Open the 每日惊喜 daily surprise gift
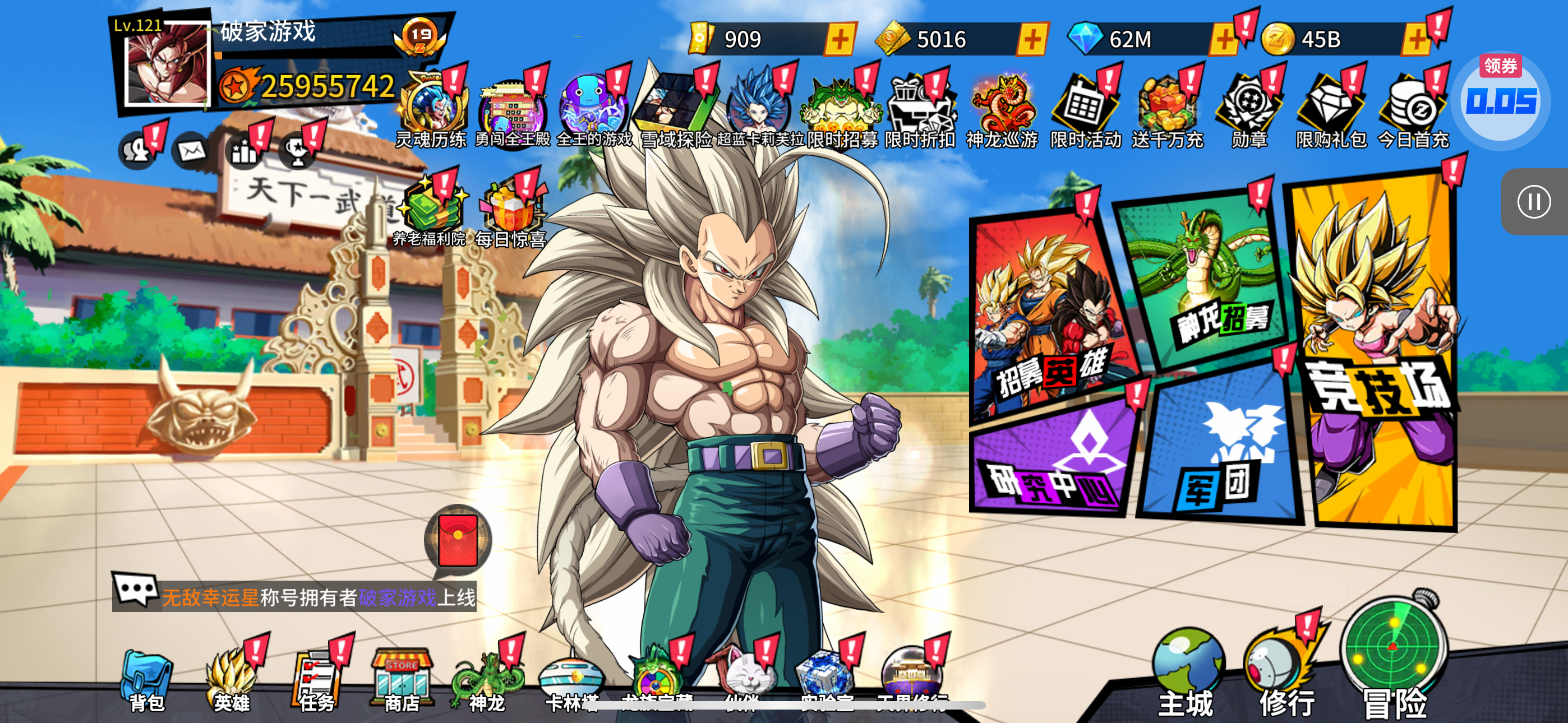 click(x=510, y=214)
